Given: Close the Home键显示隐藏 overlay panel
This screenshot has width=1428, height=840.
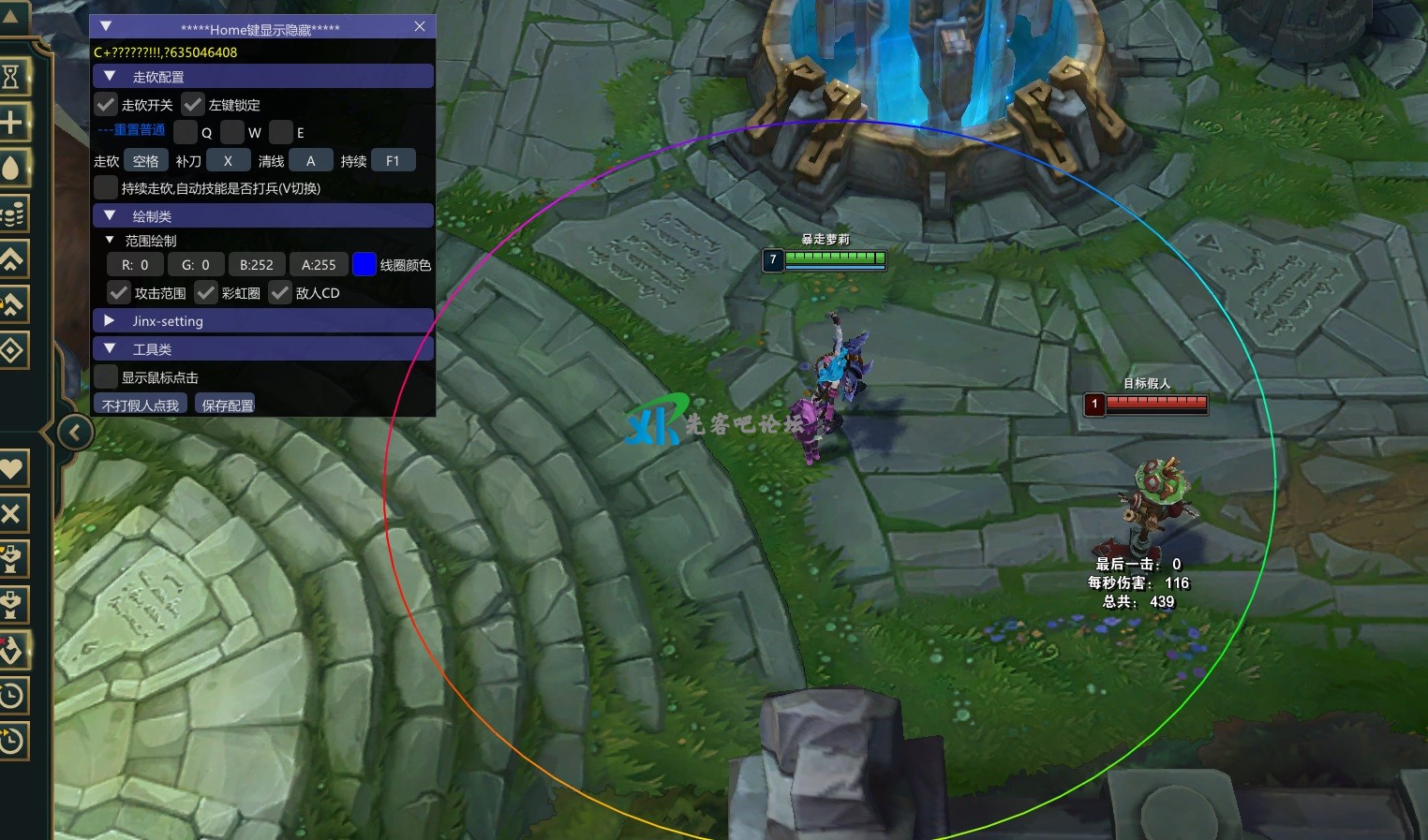Looking at the screenshot, I should pos(420,27).
